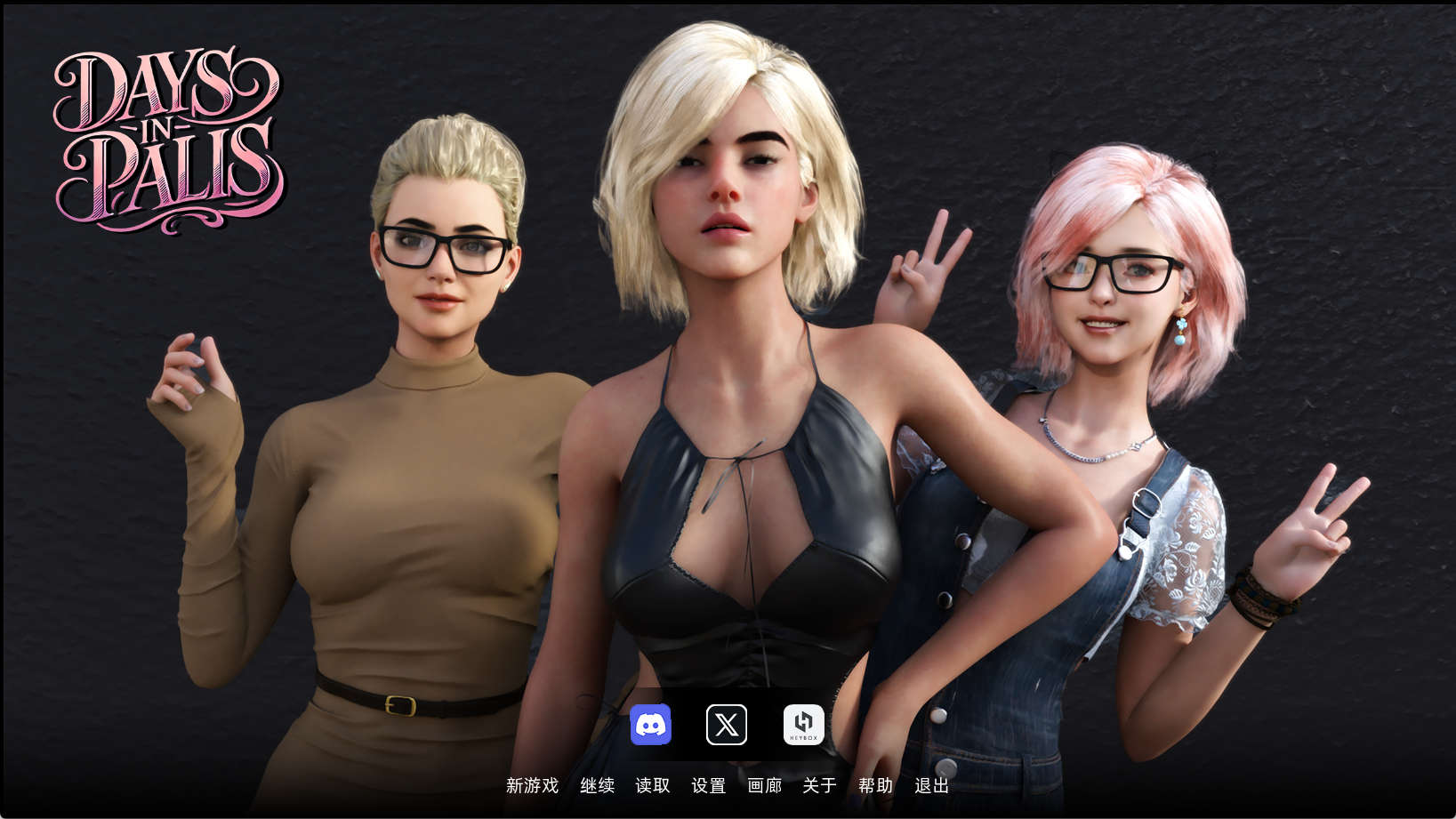Quit the game via 退出

click(x=930, y=786)
